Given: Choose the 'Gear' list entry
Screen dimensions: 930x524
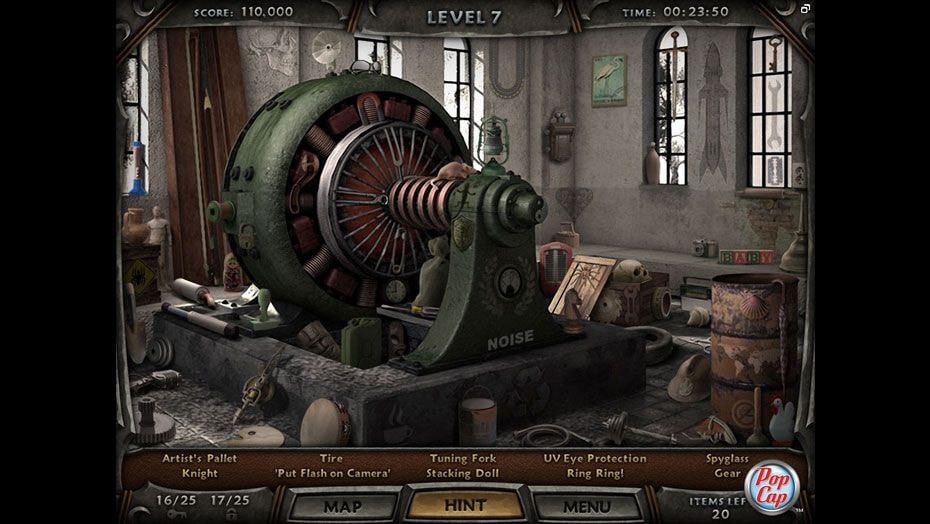Looking at the screenshot, I should tap(728, 473).
